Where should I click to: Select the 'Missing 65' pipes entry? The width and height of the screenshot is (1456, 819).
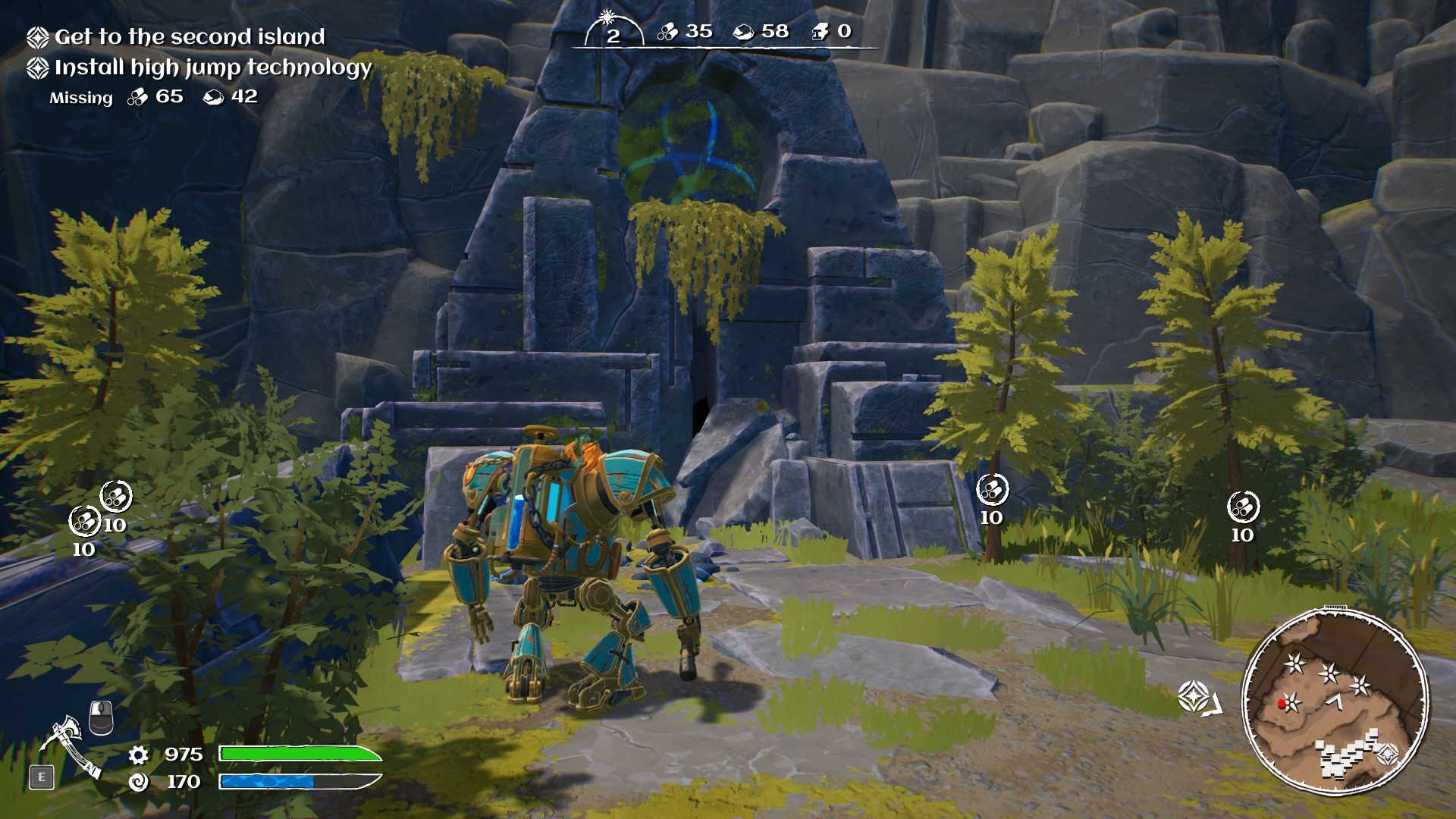[155, 97]
